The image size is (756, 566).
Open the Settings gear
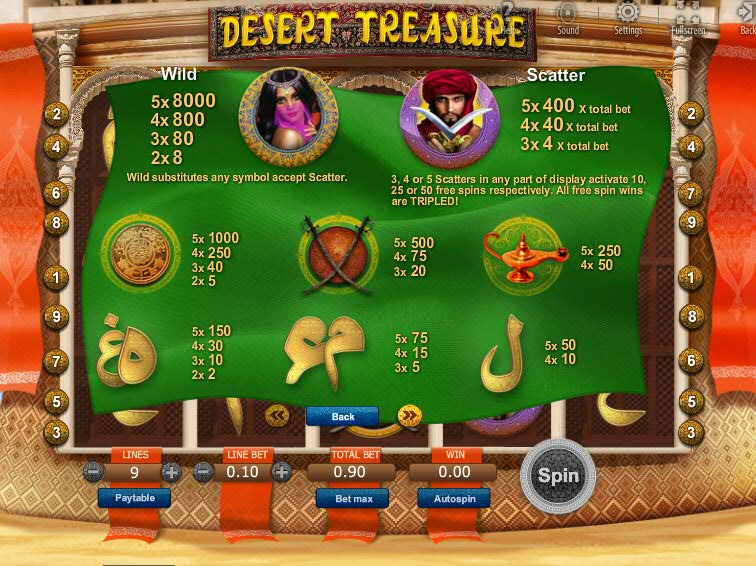[x=628, y=17]
